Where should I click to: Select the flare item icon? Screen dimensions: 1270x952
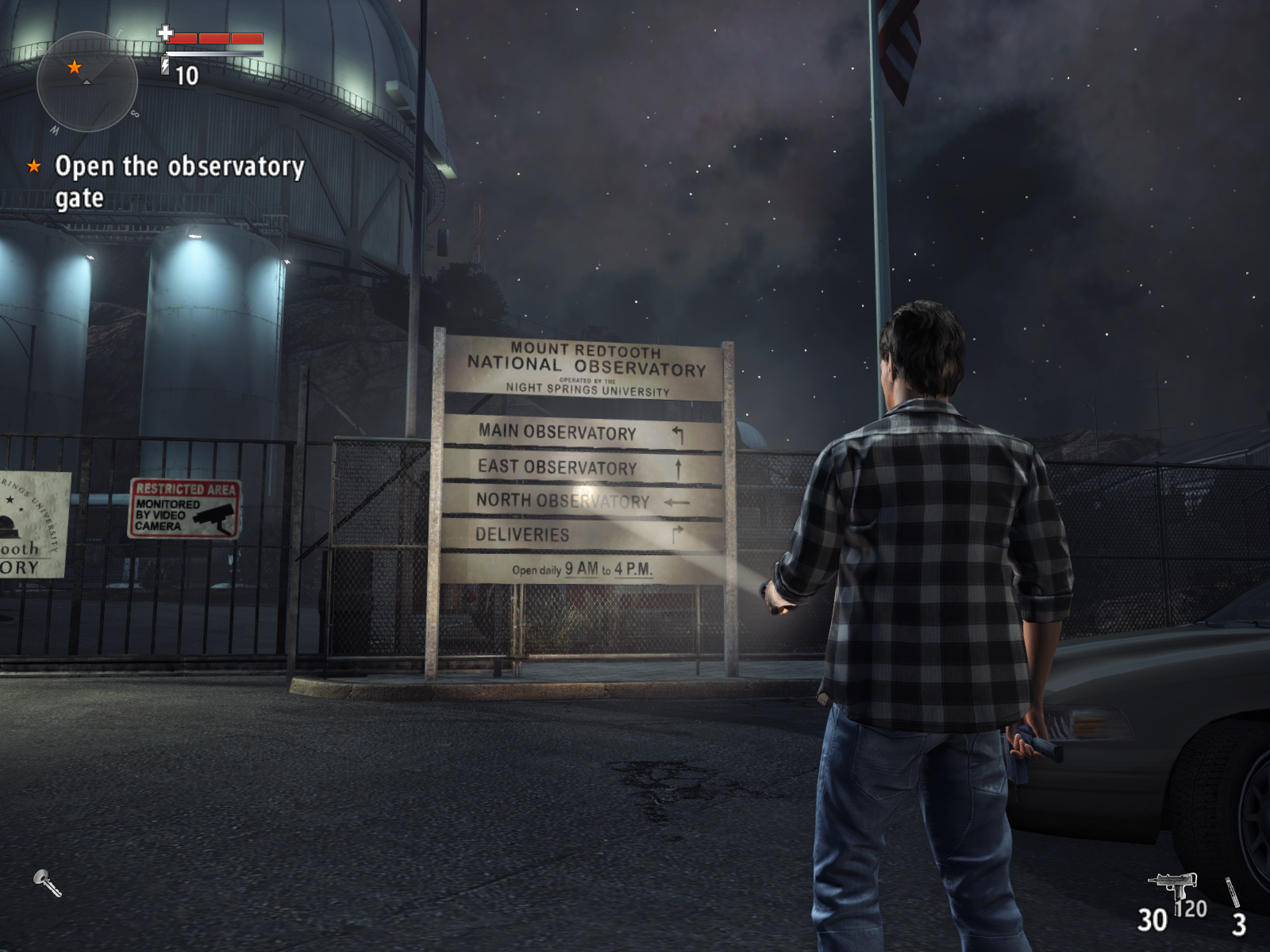click(x=1233, y=892)
